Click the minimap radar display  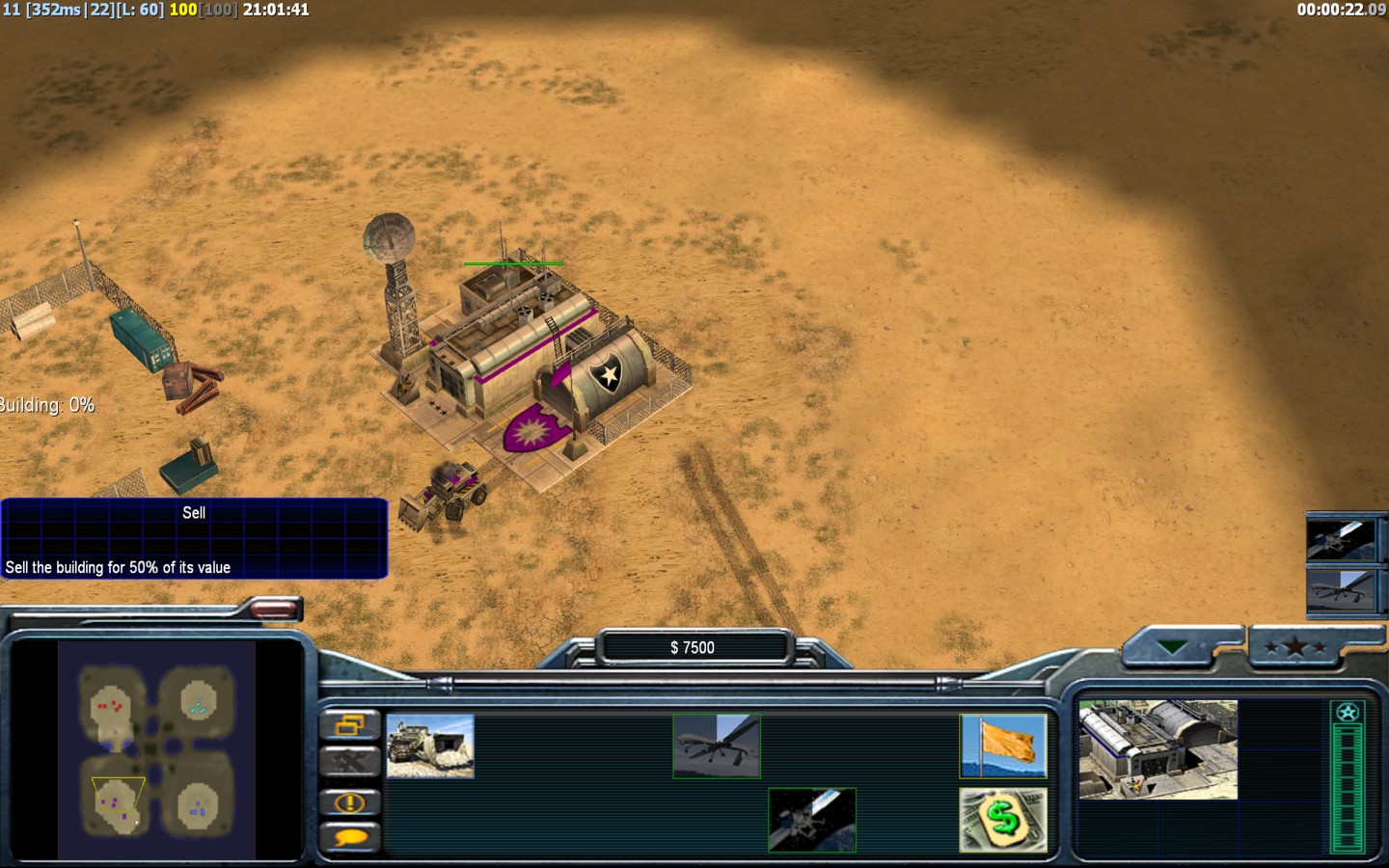[157, 750]
